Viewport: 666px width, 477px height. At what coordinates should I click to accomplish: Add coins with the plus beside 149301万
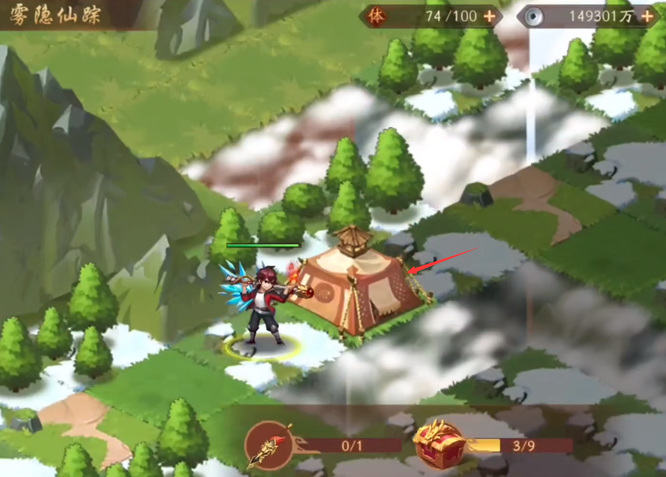click(648, 16)
